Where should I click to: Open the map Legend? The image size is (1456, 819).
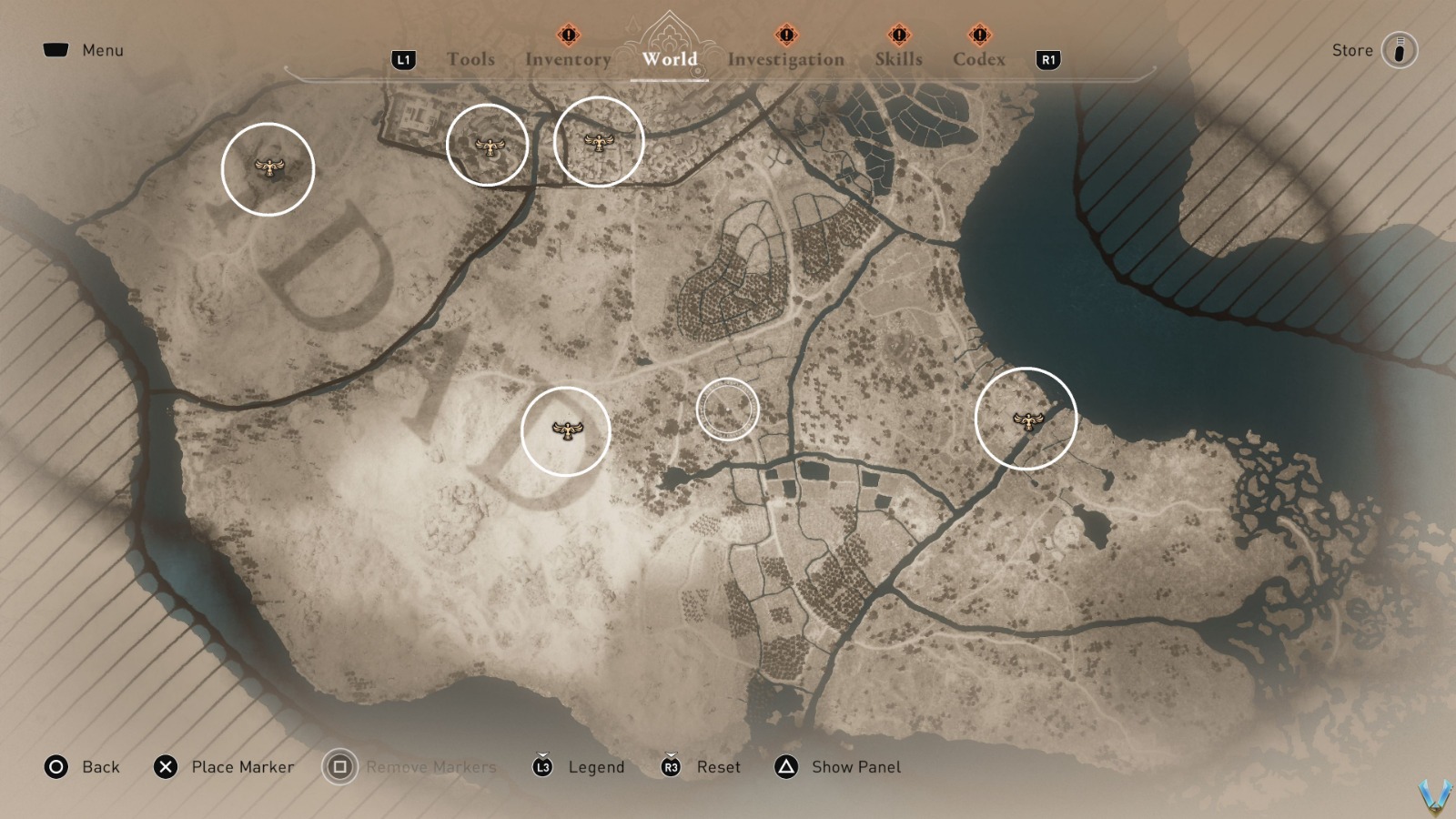597,767
